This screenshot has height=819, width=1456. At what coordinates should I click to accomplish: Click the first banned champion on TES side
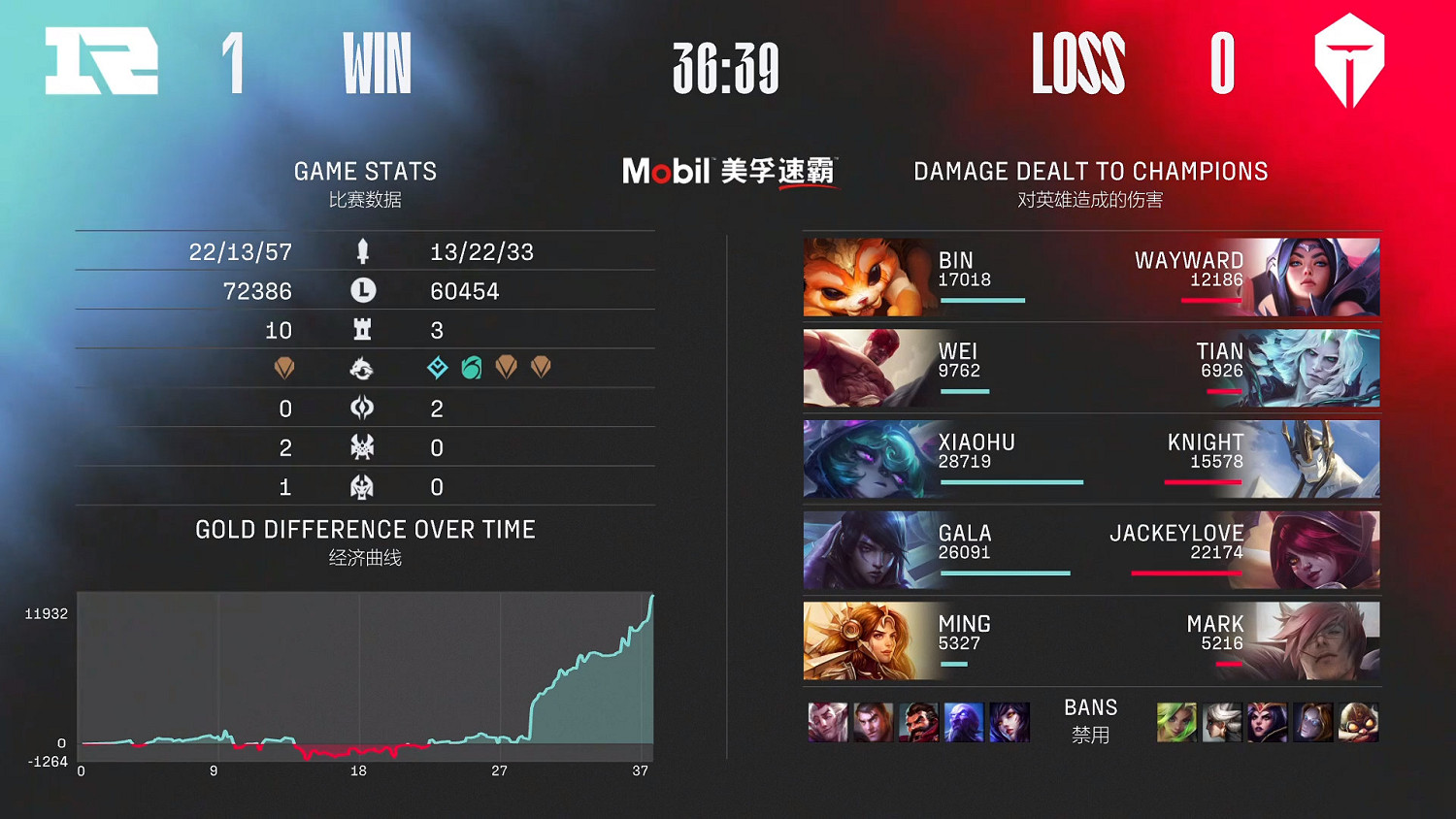point(1175,722)
